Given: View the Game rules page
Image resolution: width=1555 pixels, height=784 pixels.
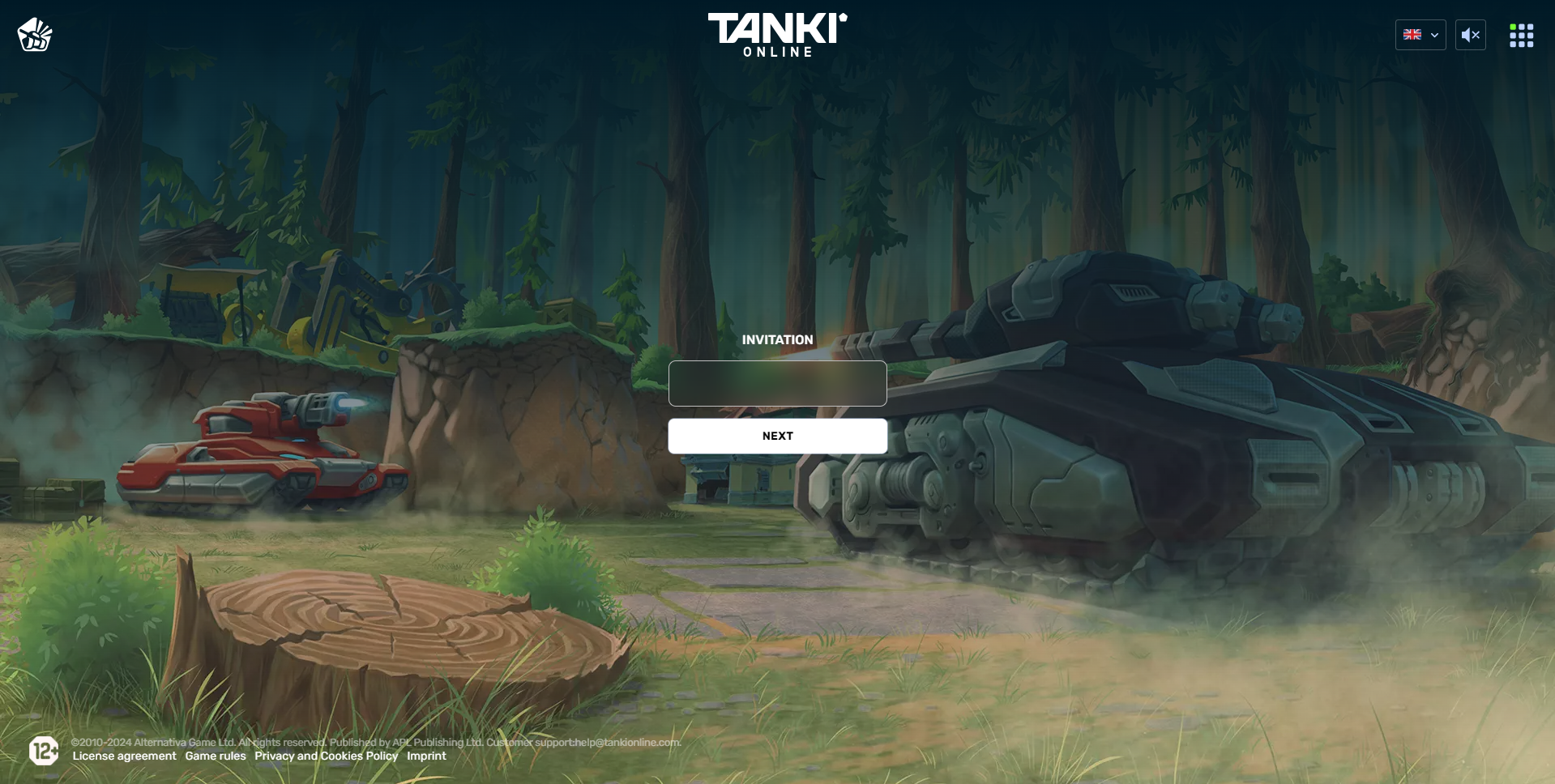Looking at the screenshot, I should [216, 756].
